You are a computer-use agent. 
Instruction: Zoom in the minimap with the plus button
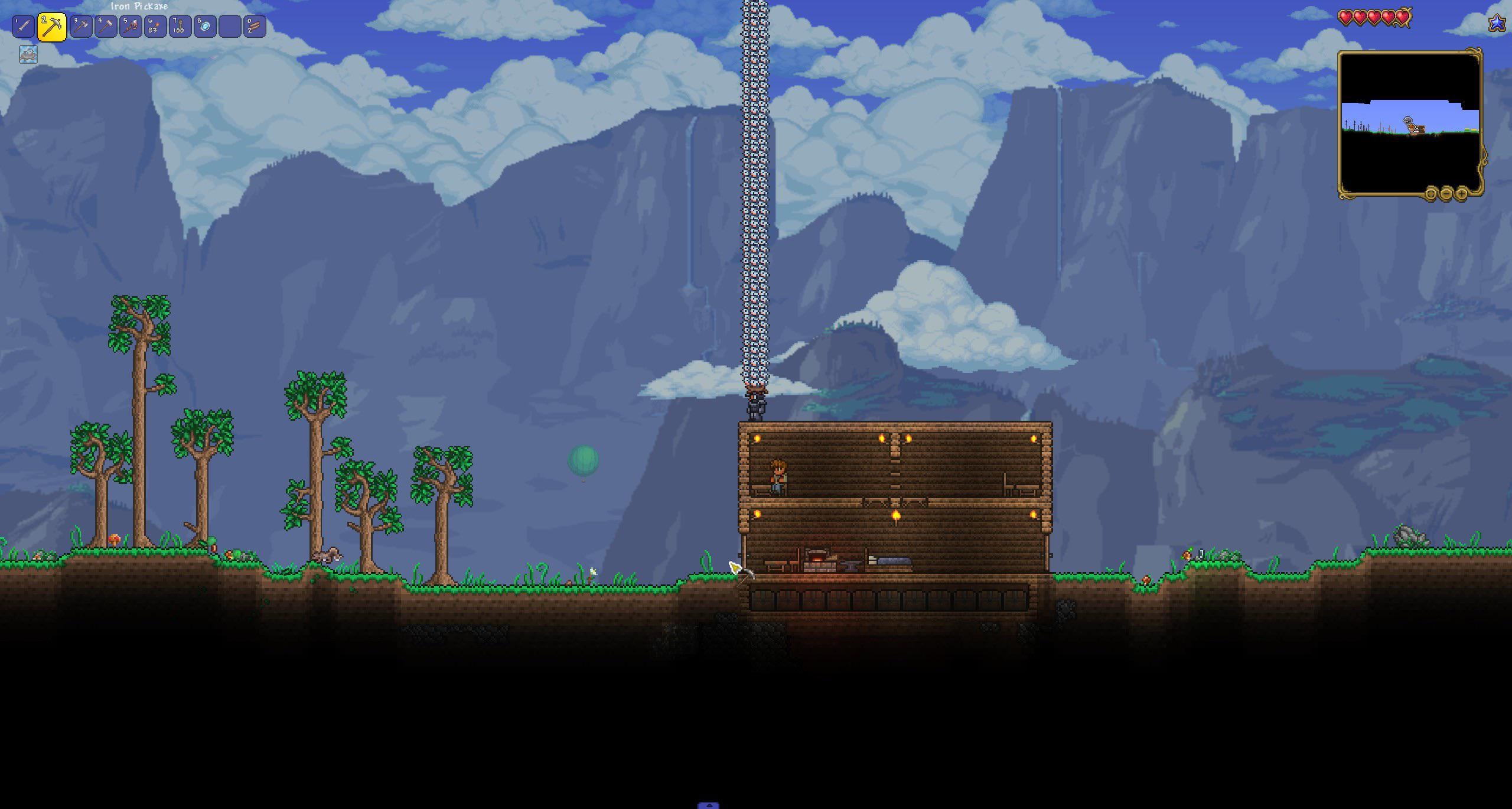point(1462,193)
